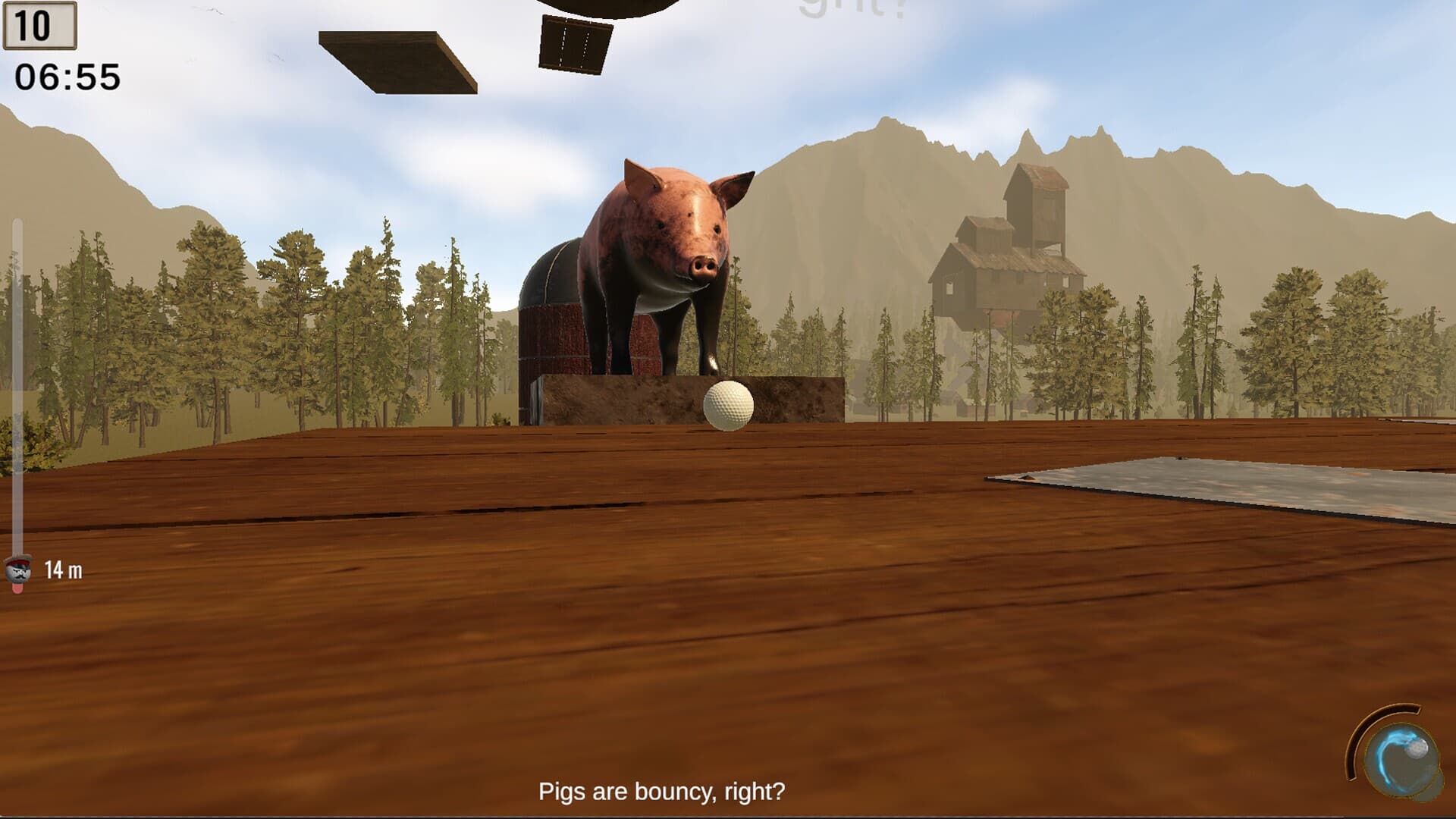
Task: Click the timer showing 06:55
Action: click(x=68, y=75)
